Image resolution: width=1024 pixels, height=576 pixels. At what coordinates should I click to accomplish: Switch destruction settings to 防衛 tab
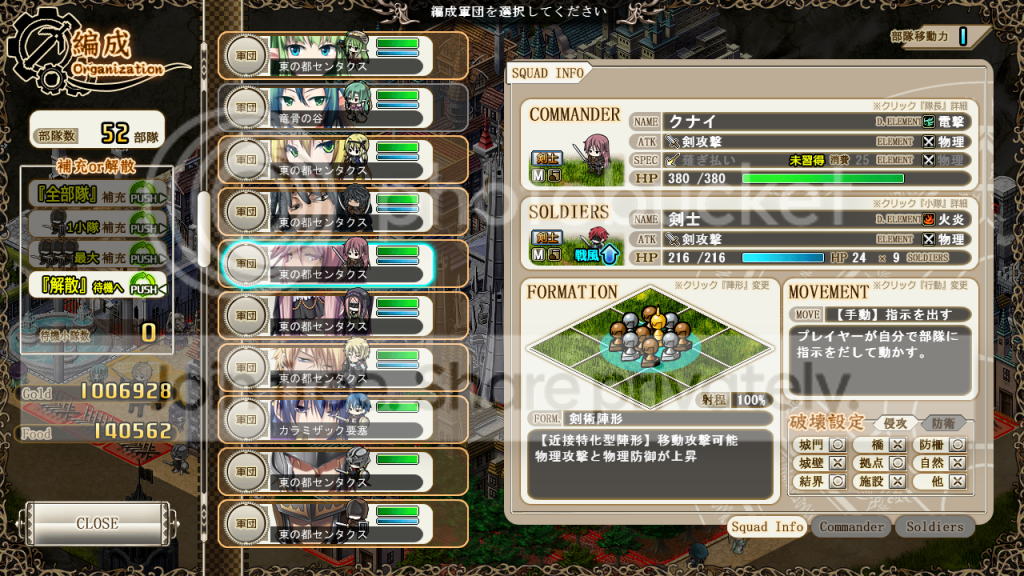click(943, 423)
